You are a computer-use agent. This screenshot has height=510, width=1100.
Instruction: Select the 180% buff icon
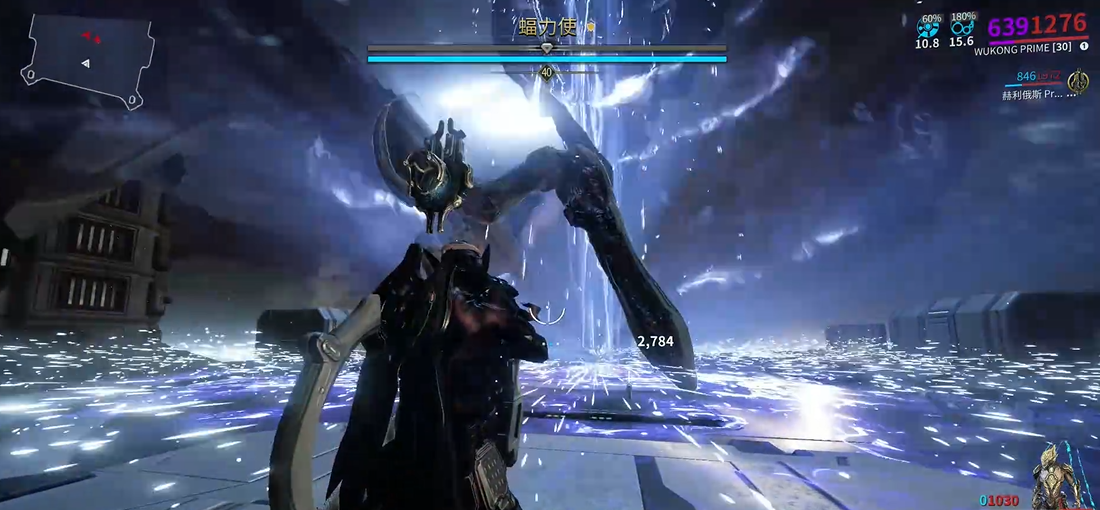point(962,28)
